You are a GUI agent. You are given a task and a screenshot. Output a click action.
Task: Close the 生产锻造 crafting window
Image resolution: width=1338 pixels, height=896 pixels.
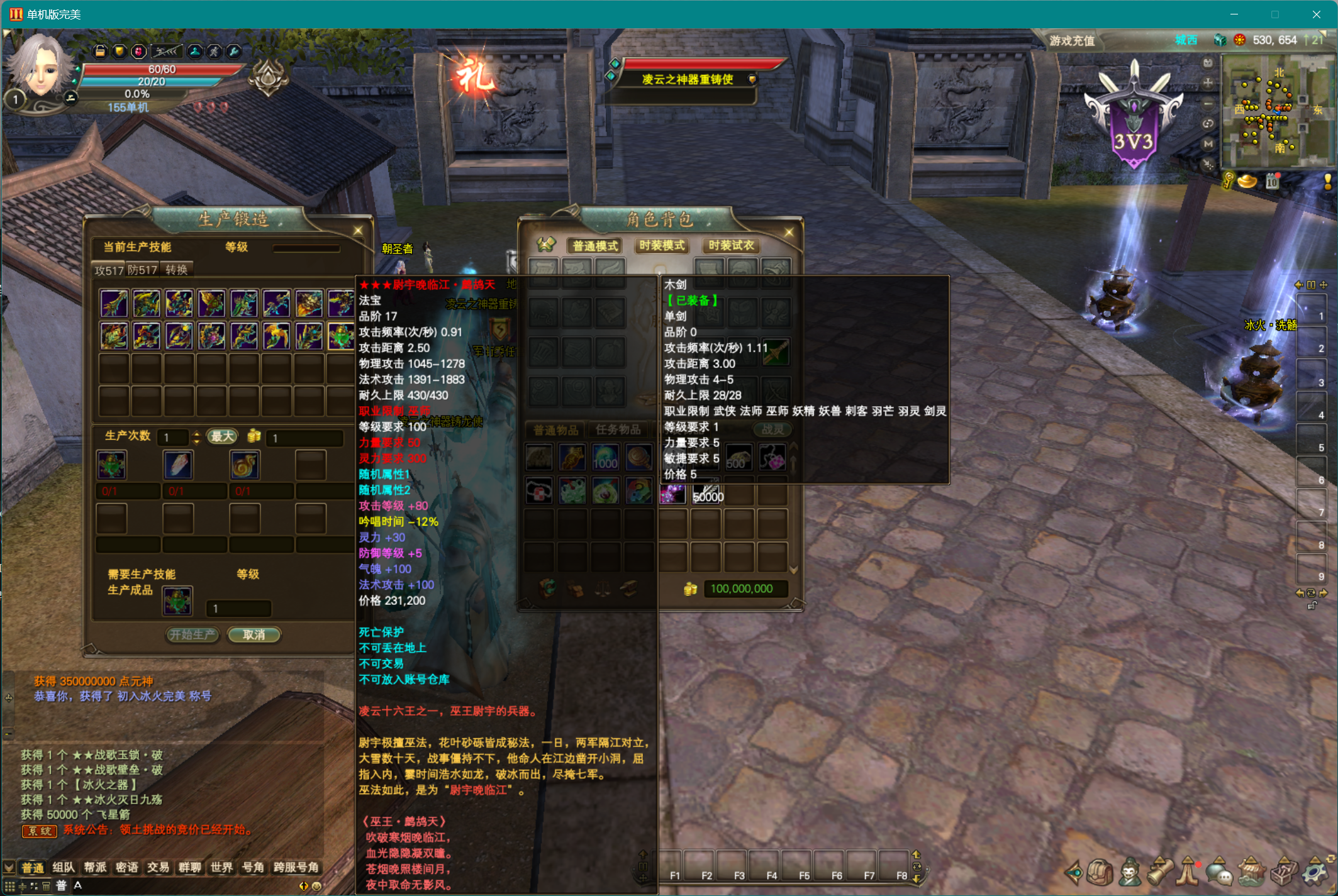[x=358, y=231]
